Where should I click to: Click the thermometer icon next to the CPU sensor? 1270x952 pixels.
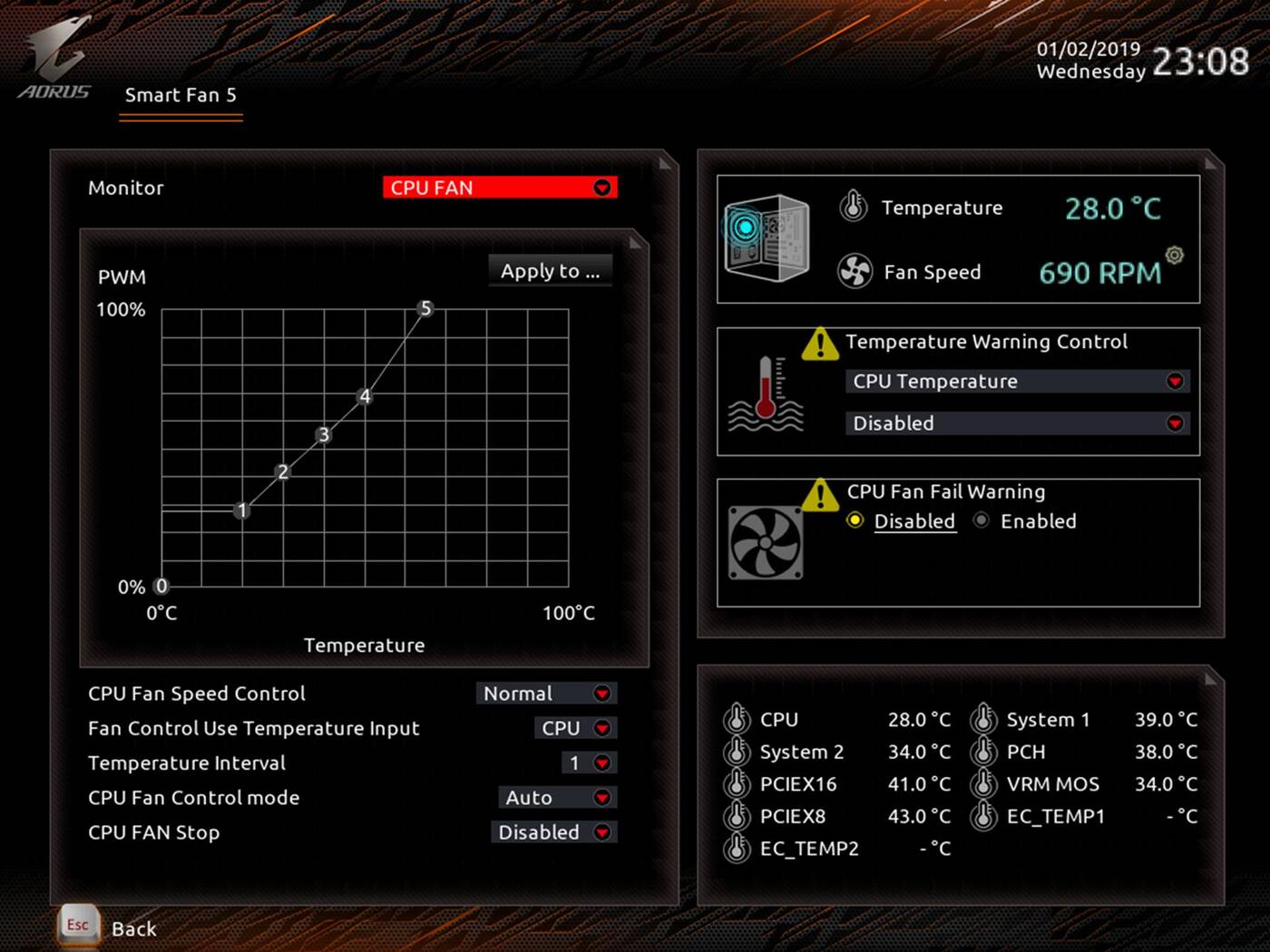click(736, 719)
